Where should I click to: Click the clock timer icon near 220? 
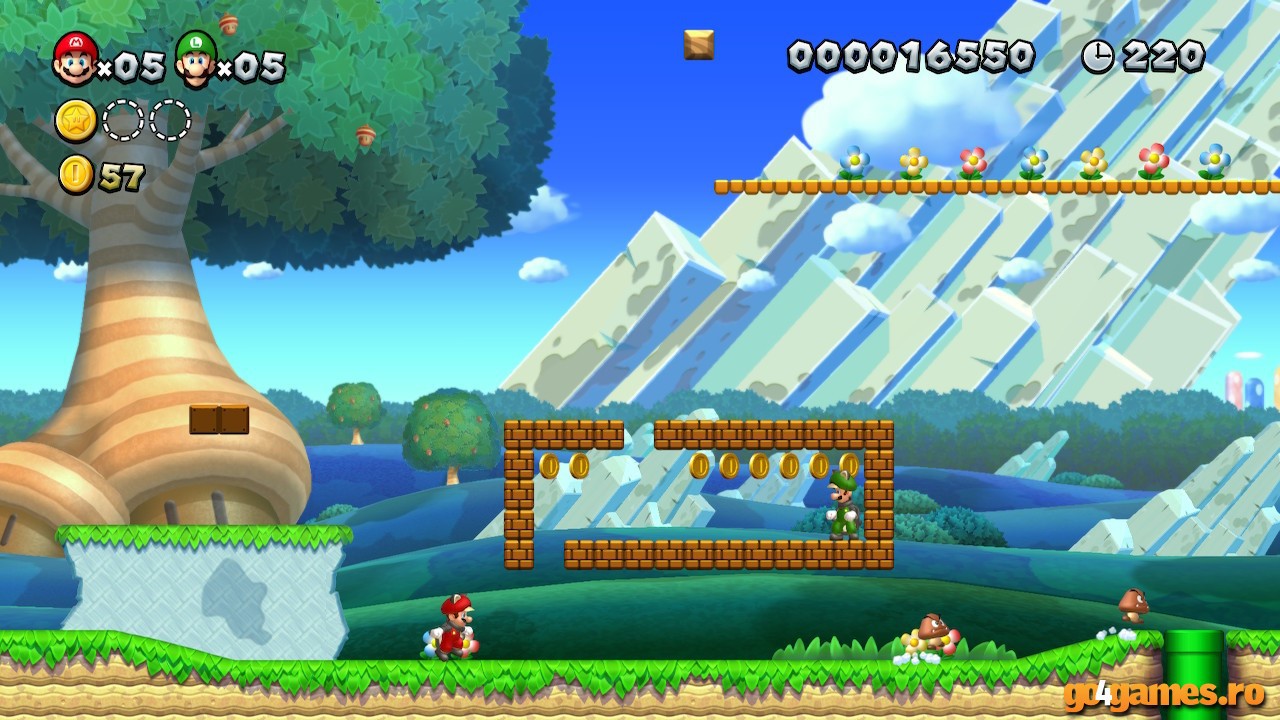click(1099, 56)
